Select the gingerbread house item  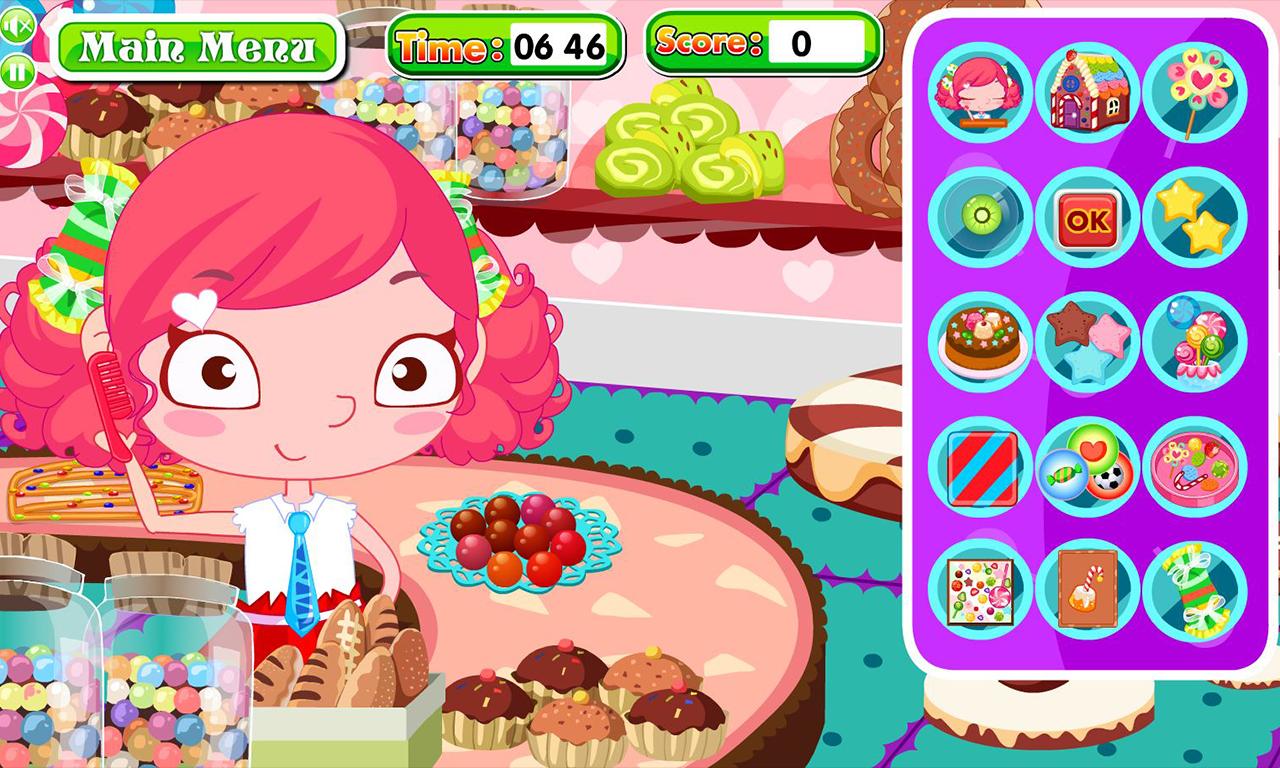click(x=1088, y=92)
